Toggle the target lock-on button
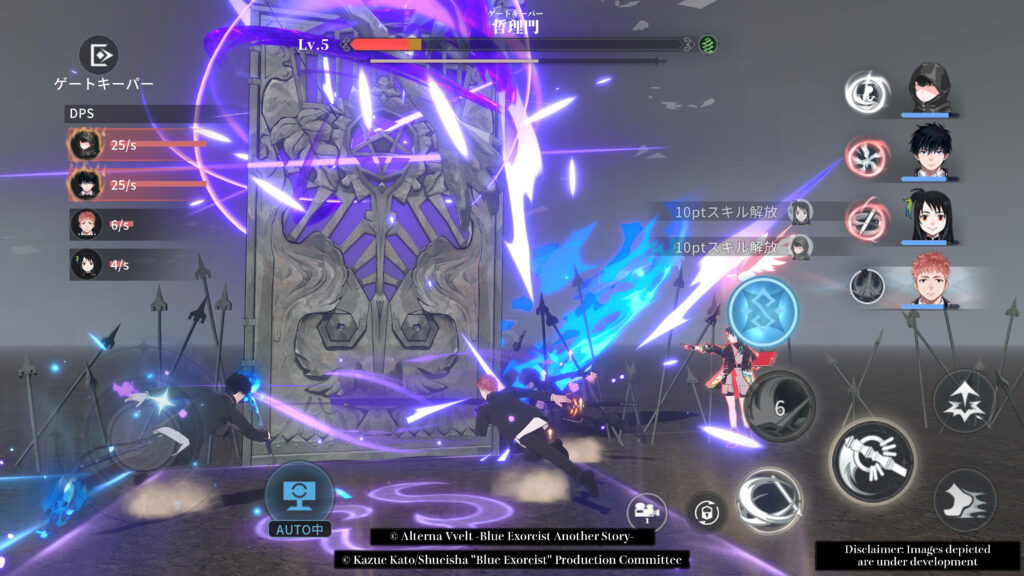The width and height of the screenshot is (1024, 576). (x=707, y=511)
